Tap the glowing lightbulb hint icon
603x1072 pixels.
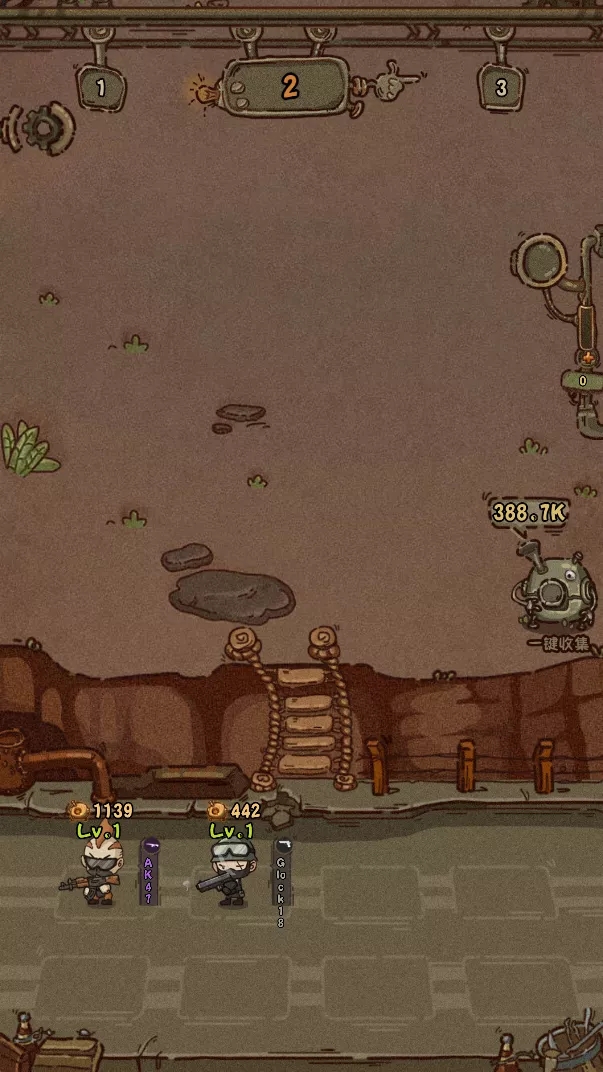coord(204,92)
